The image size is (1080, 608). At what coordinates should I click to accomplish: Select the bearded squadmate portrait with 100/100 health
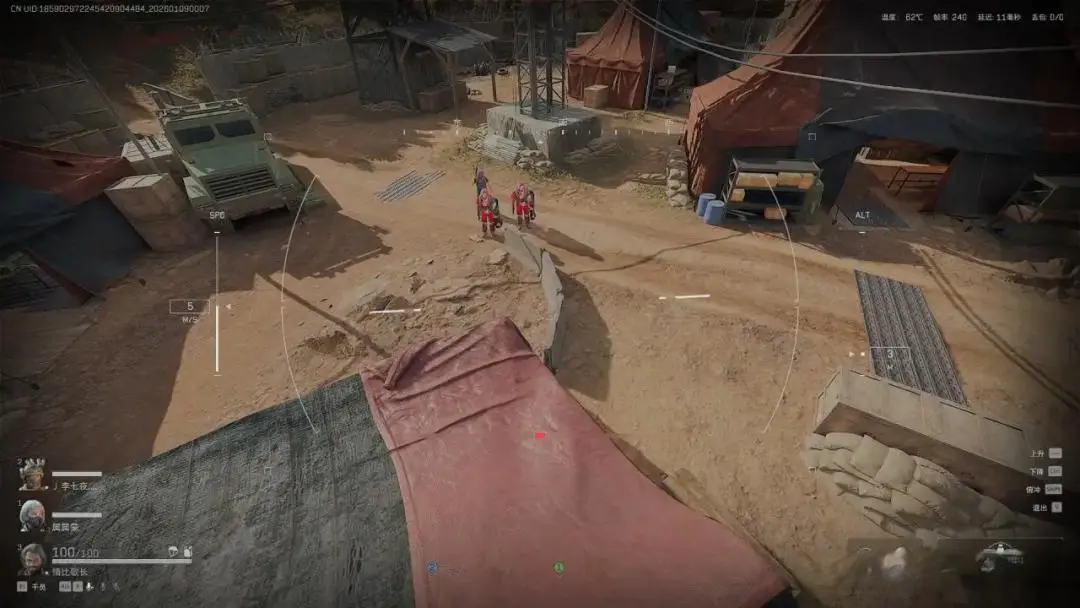tap(33, 558)
